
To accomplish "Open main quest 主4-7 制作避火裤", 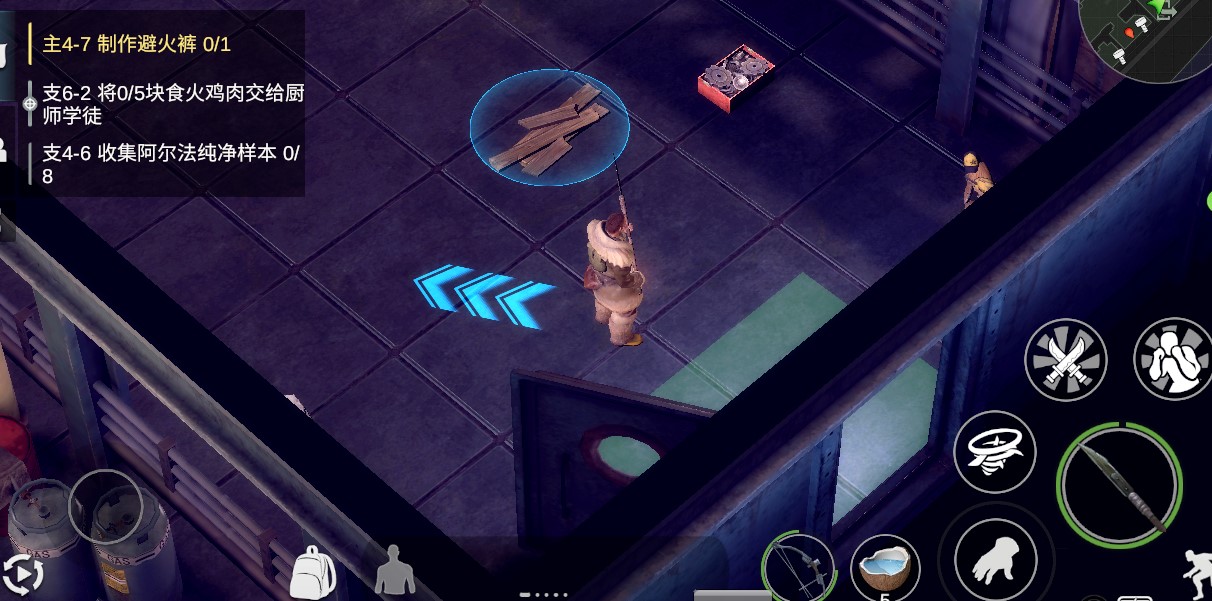I will (x=138, y=44).
